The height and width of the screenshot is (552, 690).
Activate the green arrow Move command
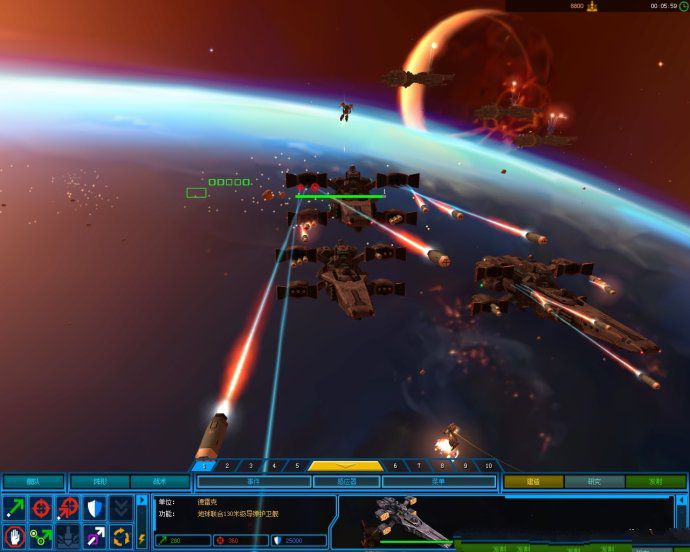(x=14, y=508)
